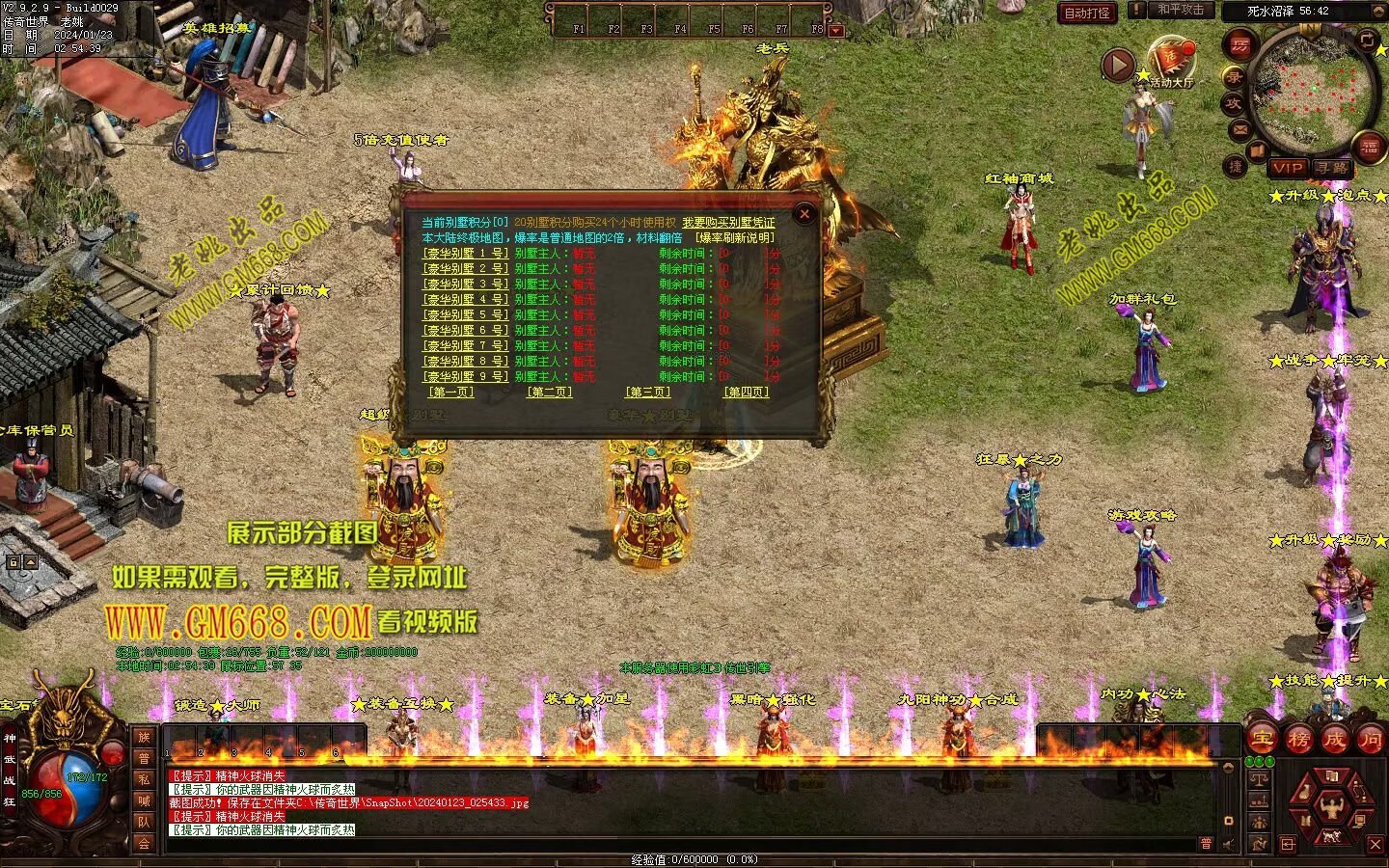This screenshot has height=868, width=1389.
Task: Open the 宝 treasure button
Action: click(1262, 741)
